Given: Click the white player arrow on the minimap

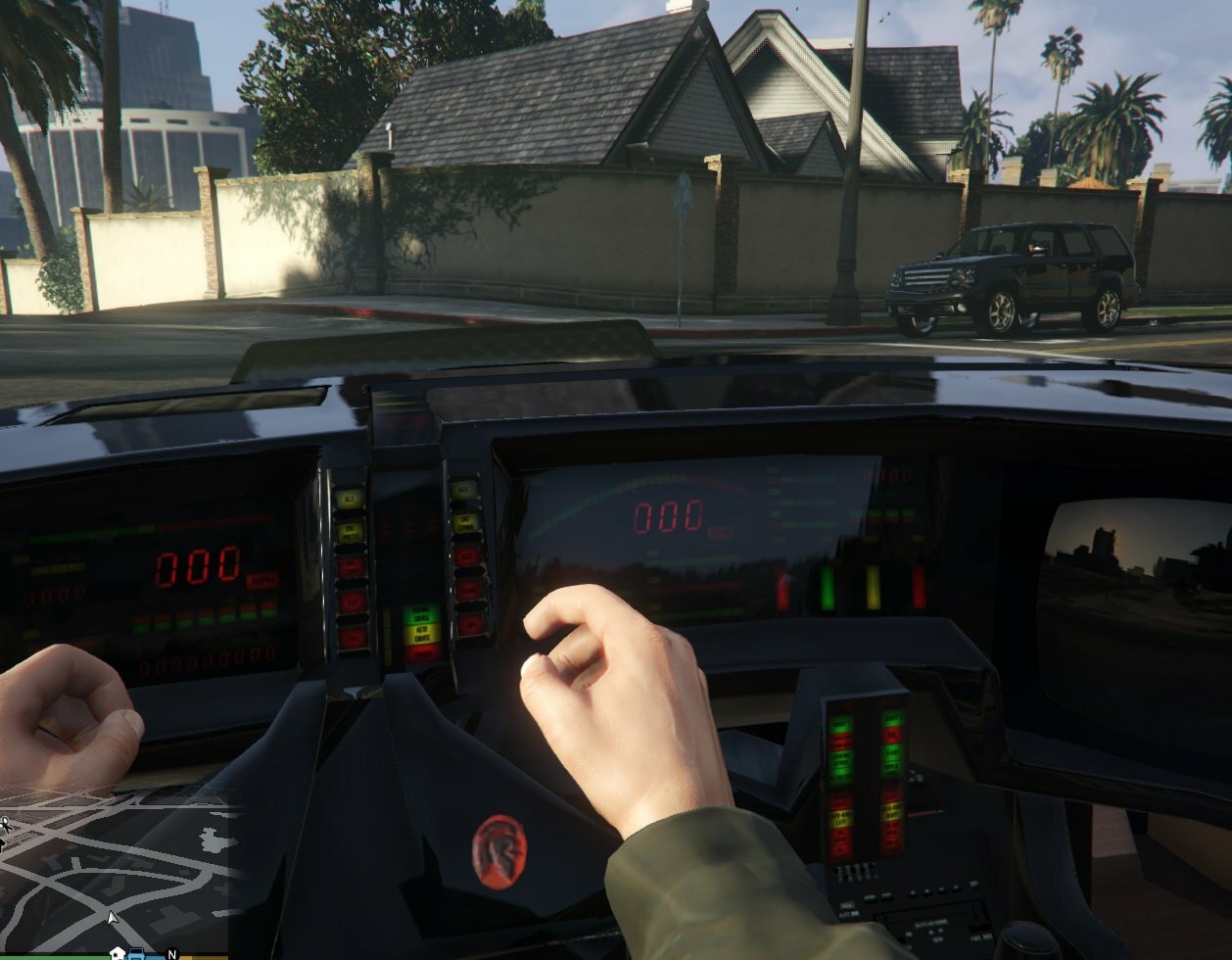Looking at the screenshot, I should 113,917.
